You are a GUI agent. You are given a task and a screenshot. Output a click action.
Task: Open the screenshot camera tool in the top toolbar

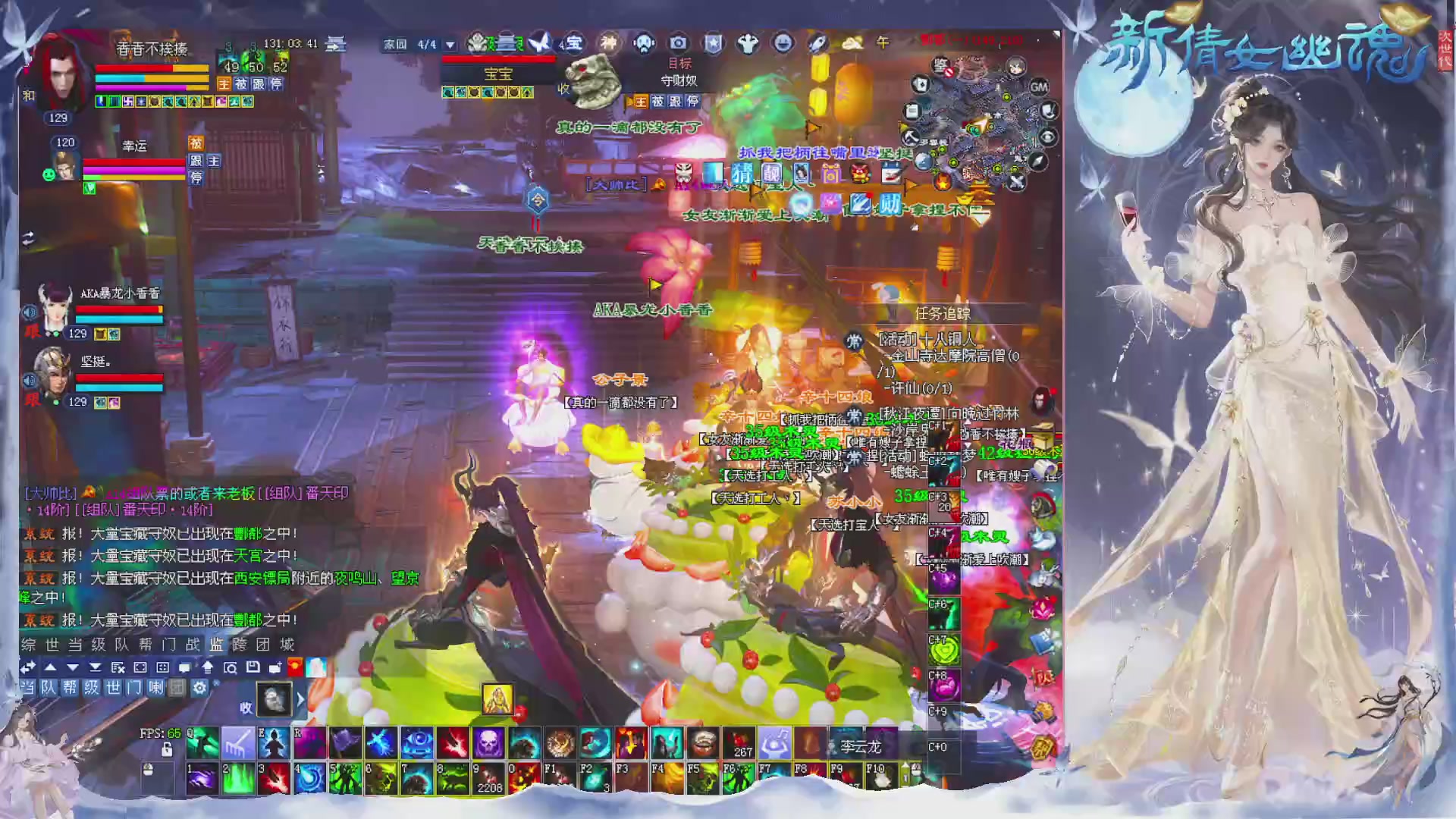coord(679,44)
